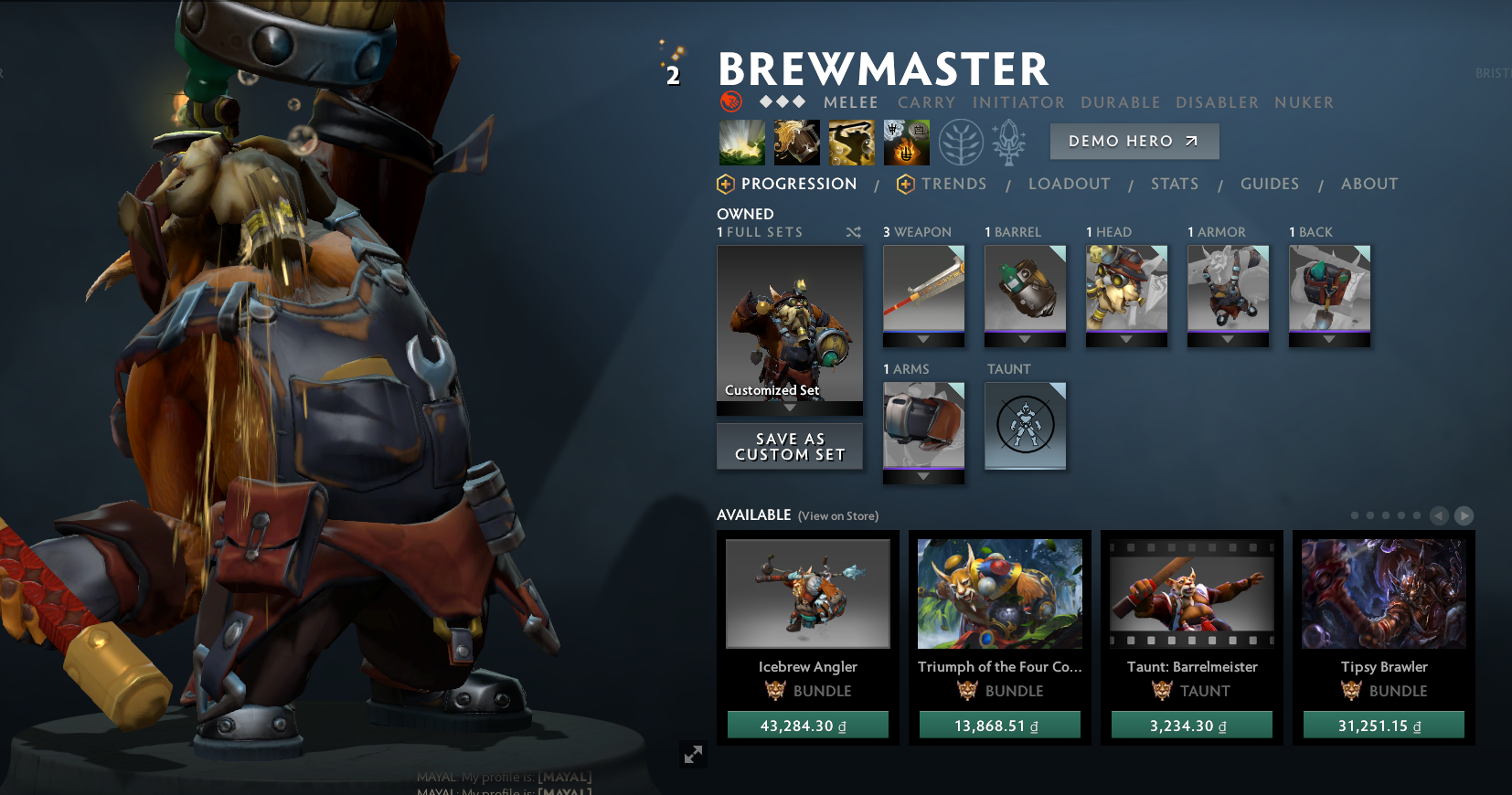Click the Tipsy Brawler bundle thumbnail
The height and width of the screenshot is (795, 1512).
tap(1383, 593)
